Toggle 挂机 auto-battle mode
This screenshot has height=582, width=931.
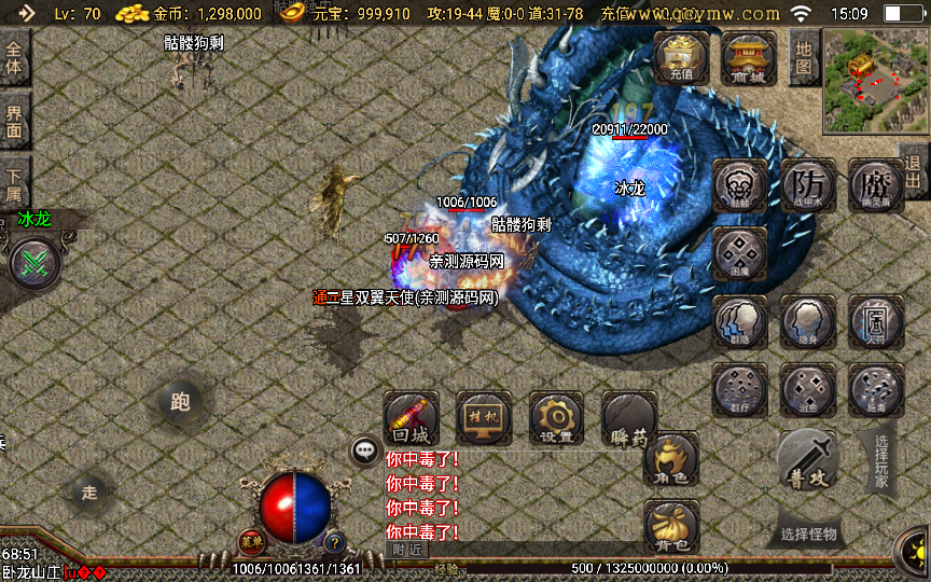(x=484, y=418)
